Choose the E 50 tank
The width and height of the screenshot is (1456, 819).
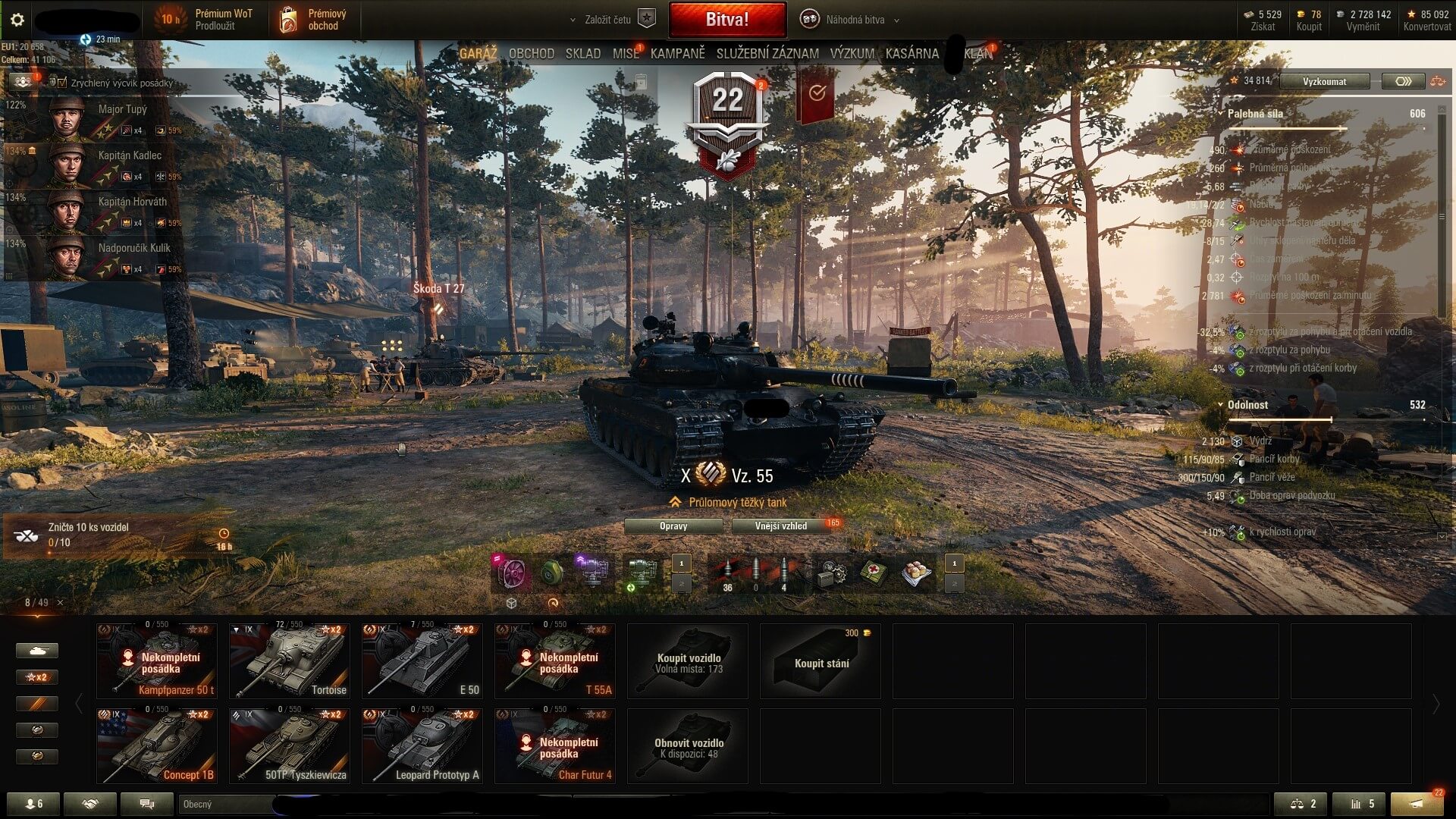click(422, 661)
